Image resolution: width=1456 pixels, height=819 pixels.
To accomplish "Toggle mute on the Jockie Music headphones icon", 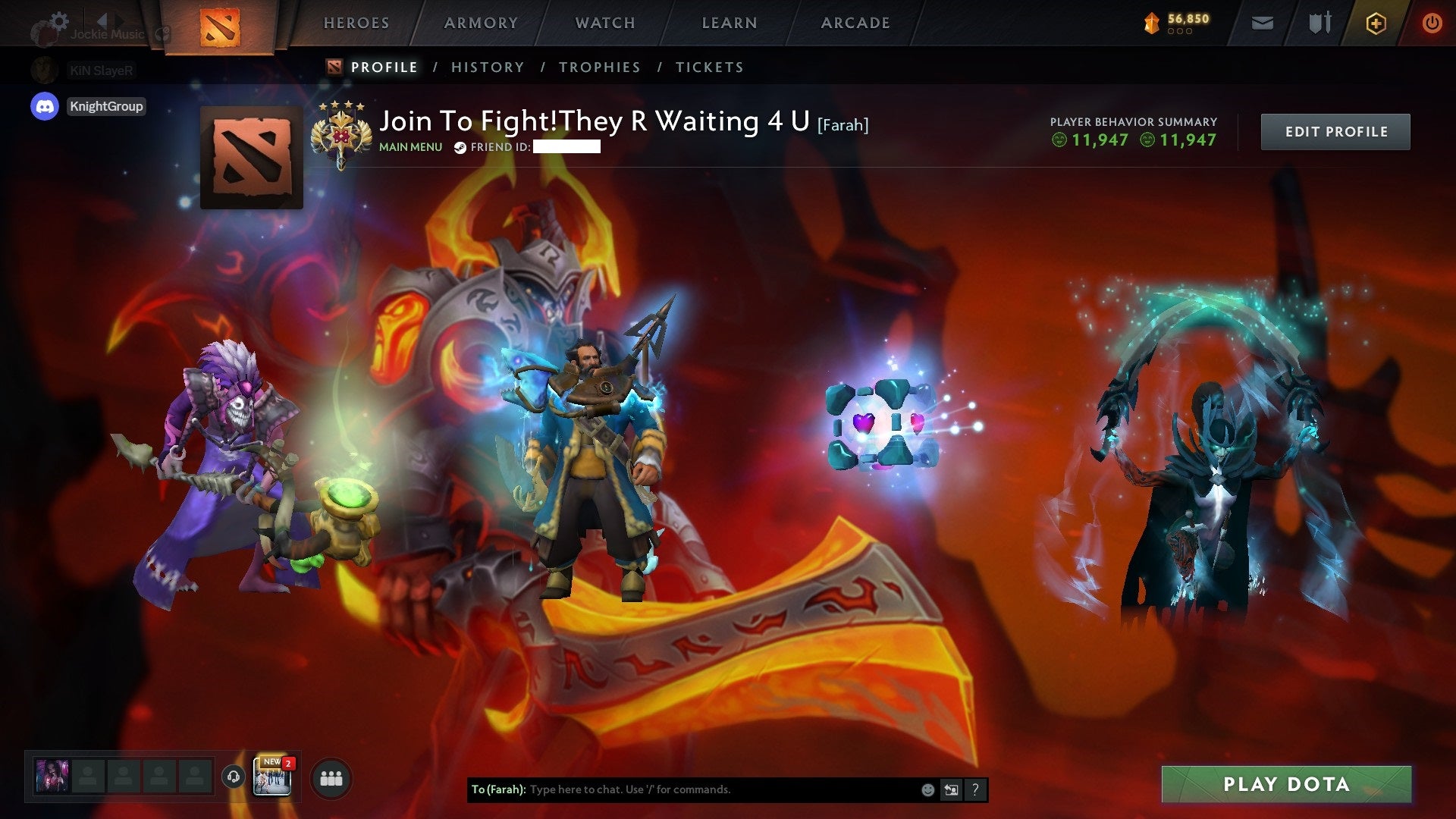I will tap(161, 35).
